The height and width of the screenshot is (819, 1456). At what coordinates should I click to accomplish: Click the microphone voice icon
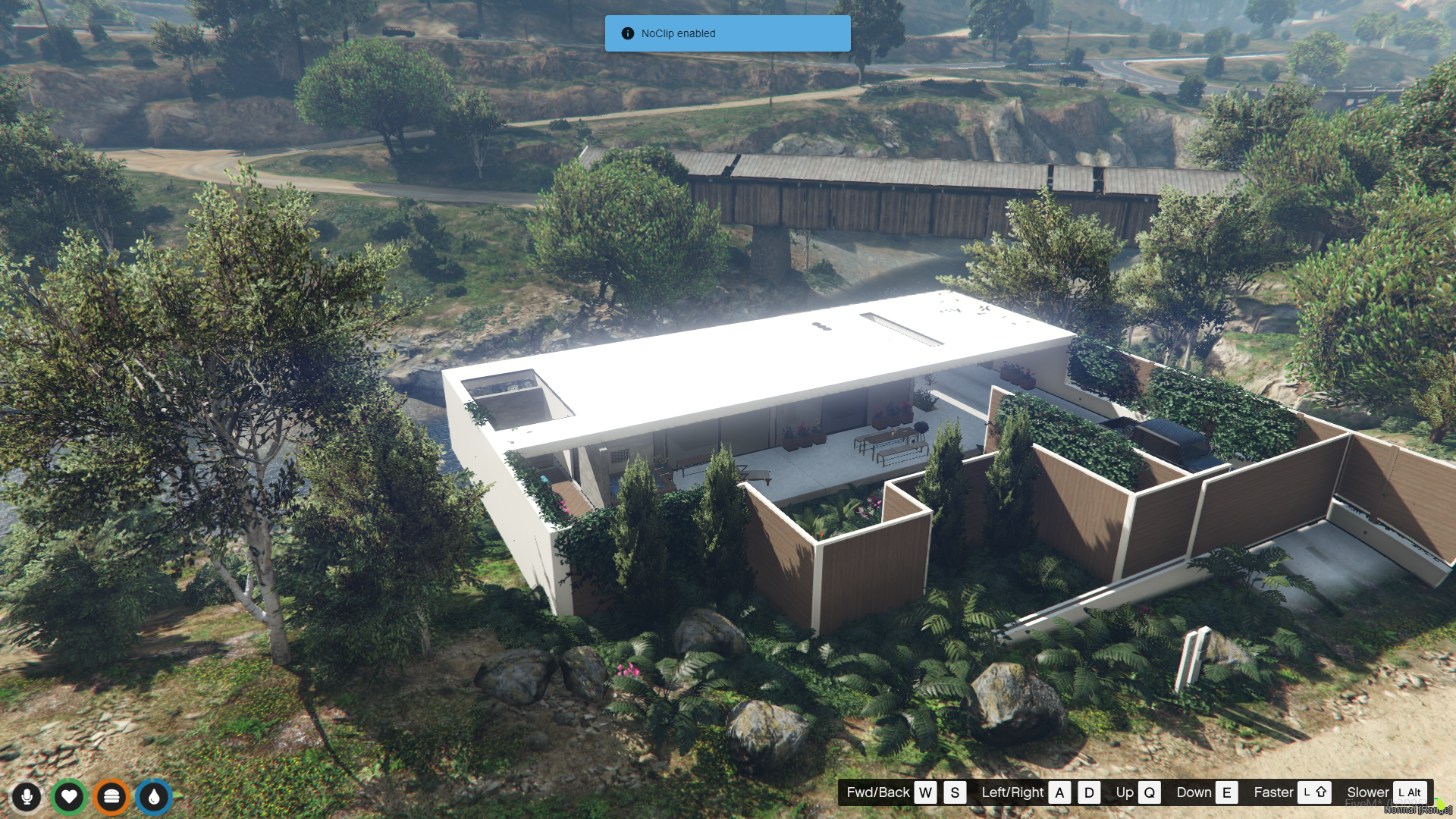tap(27, 796)
